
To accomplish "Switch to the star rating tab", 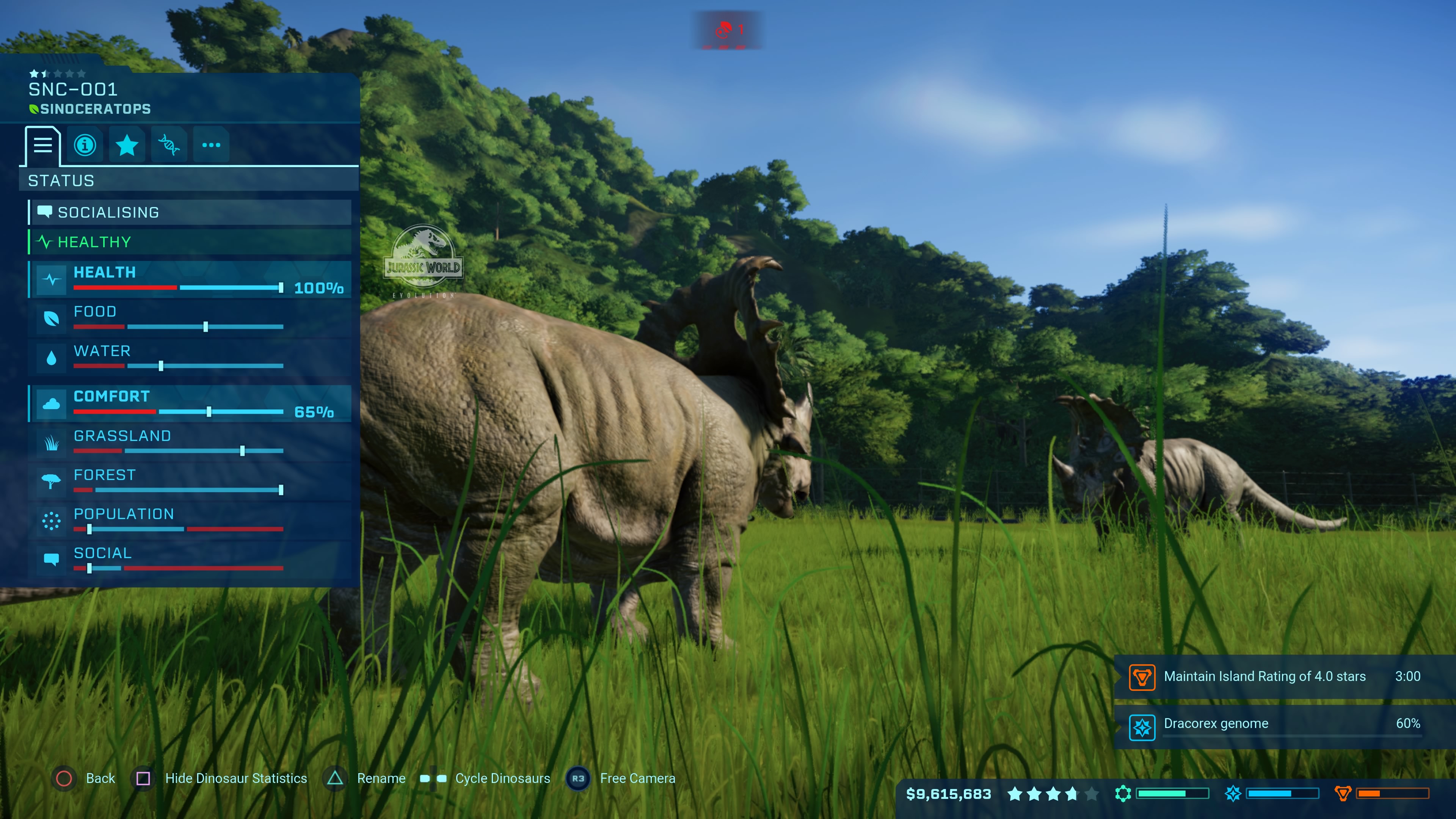I will coord(127,145).
